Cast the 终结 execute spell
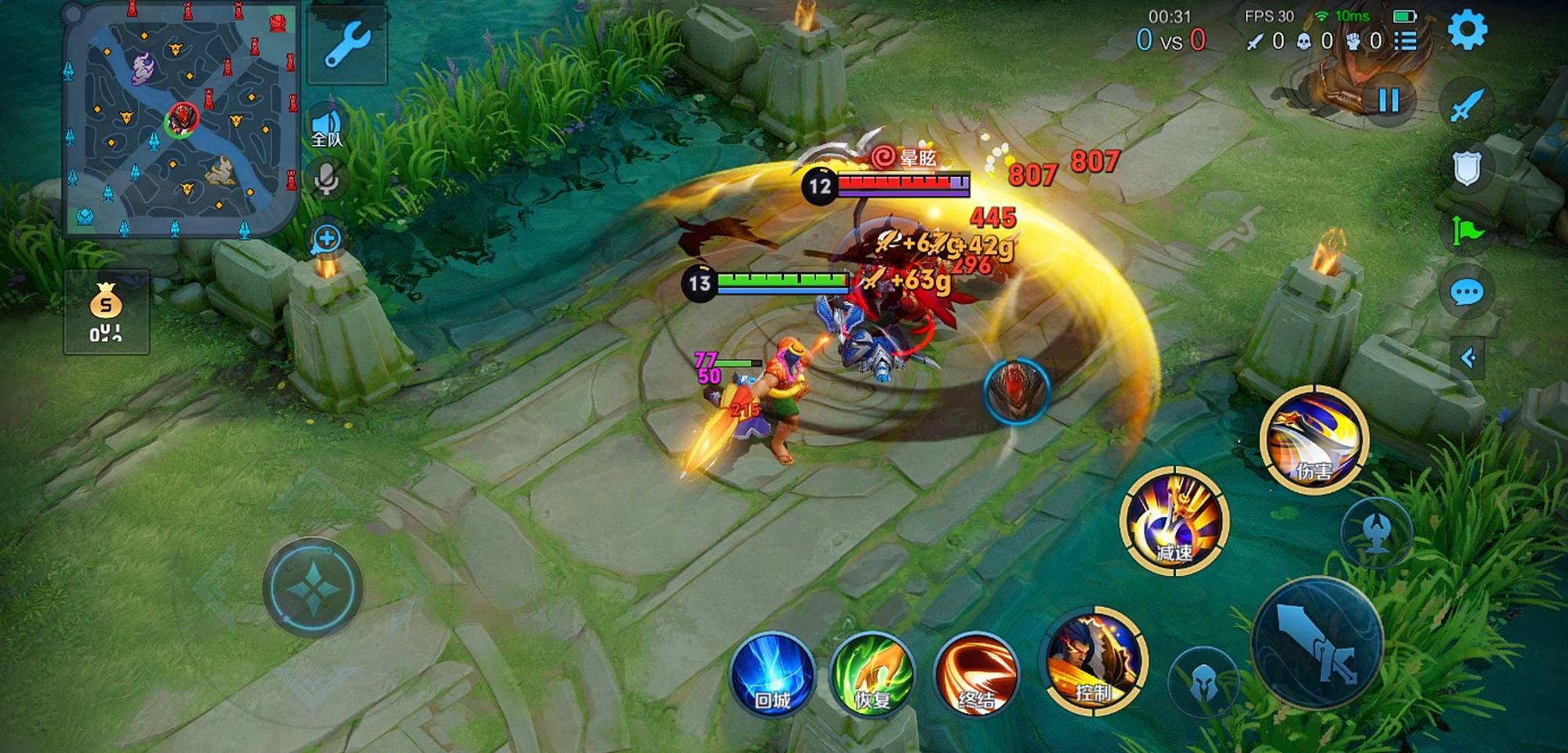Viewport: 1568px width, 753px height. 976,674
